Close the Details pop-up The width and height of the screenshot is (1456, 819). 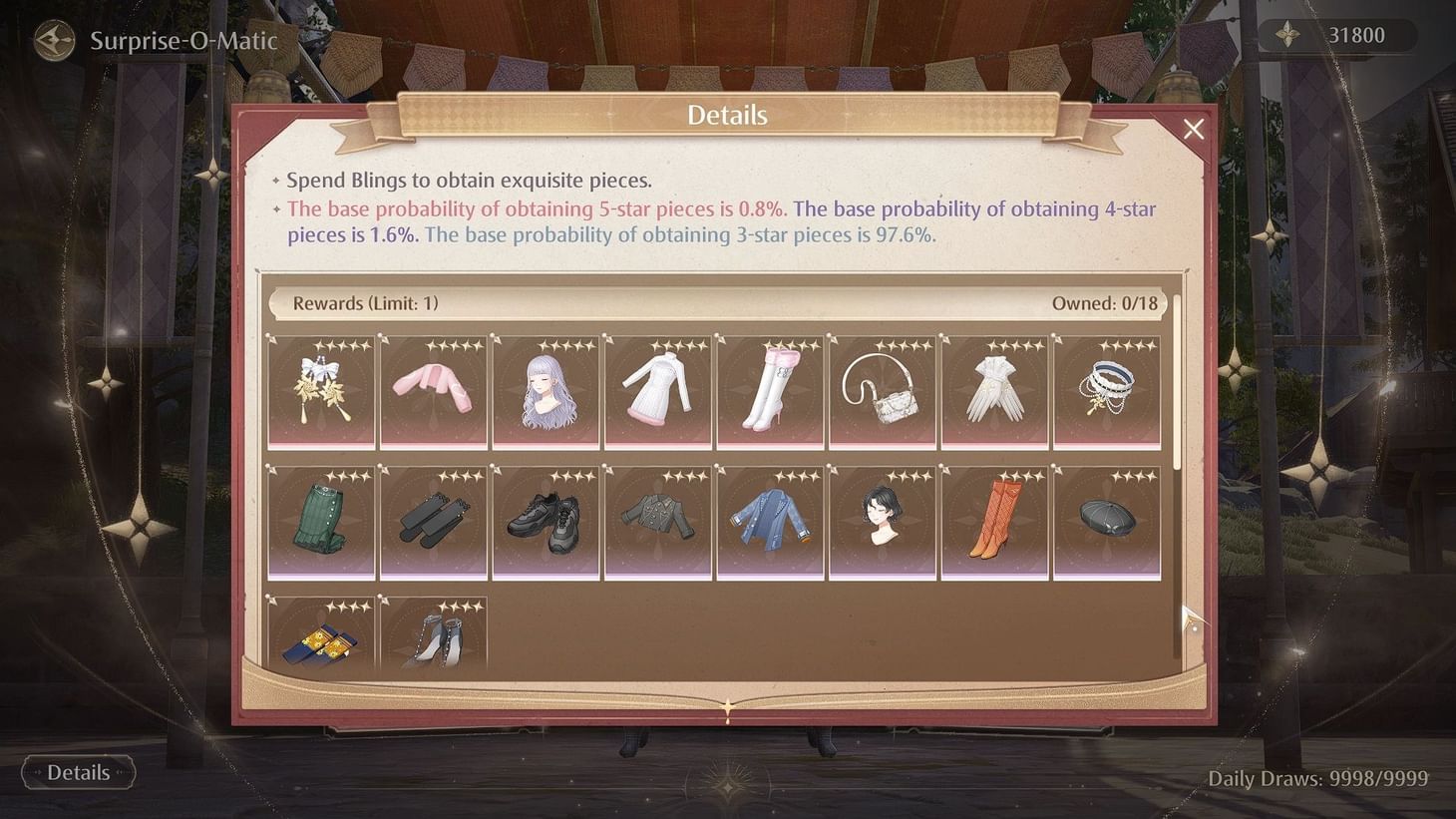[x=1194, y=129]
